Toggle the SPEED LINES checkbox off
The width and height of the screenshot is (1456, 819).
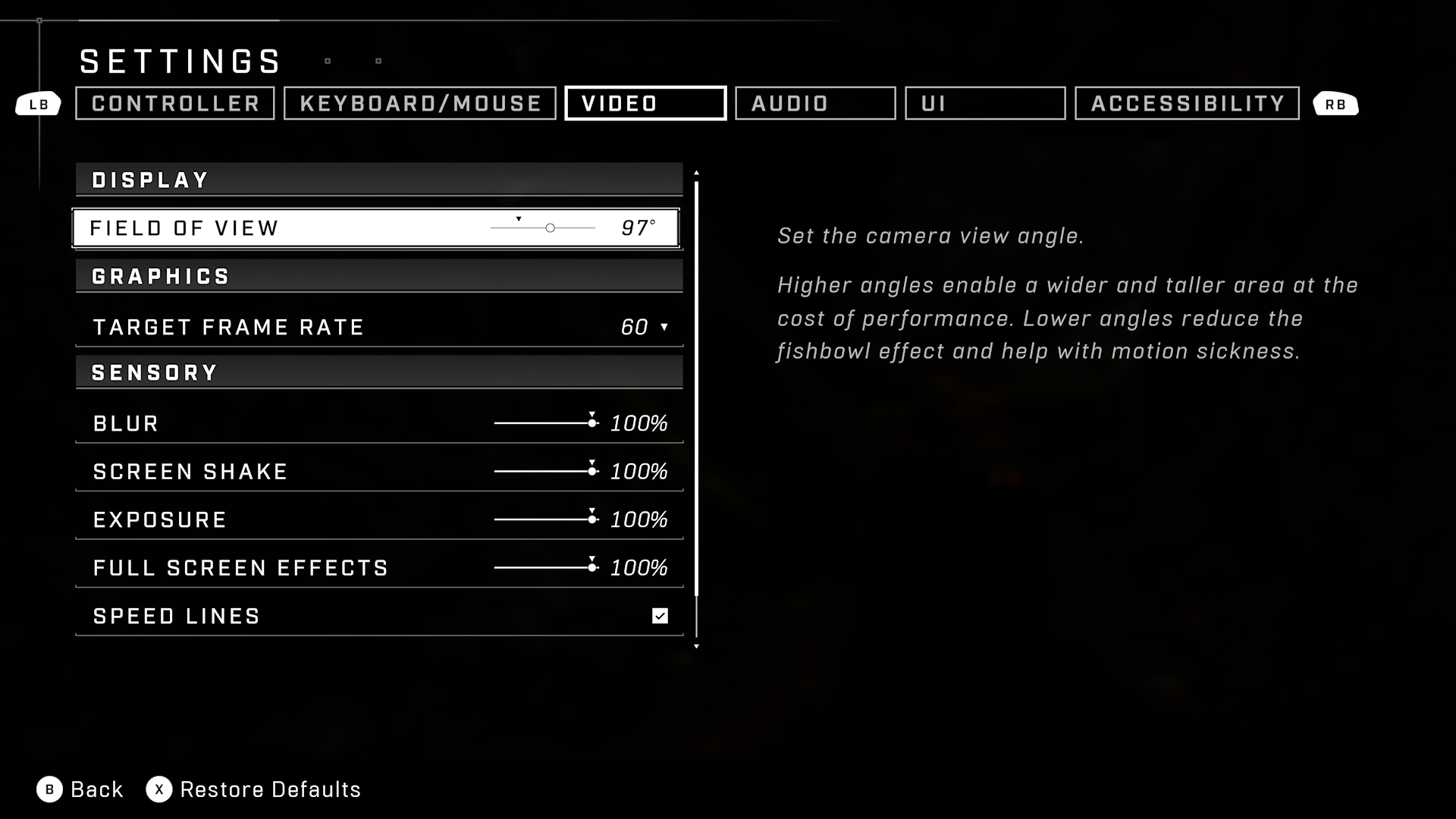[659, 616]
